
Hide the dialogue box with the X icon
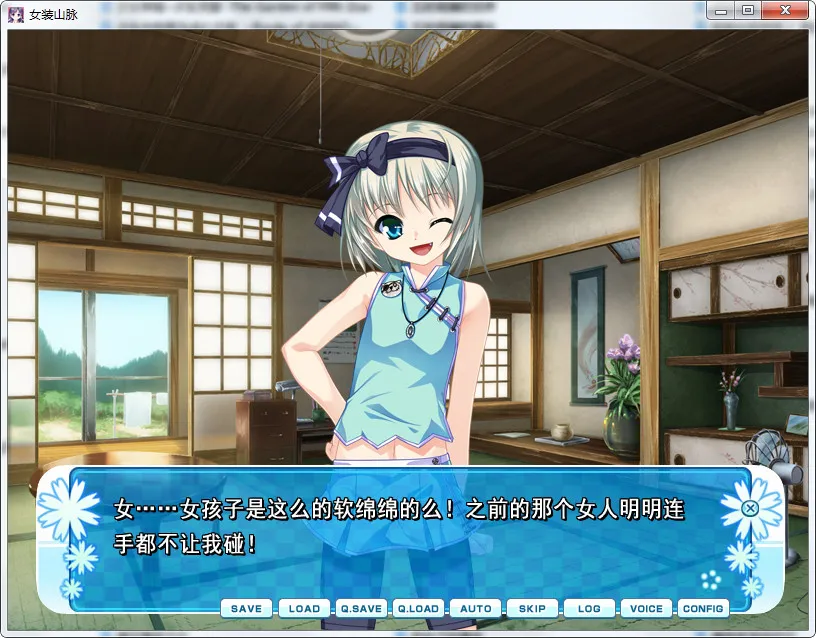tap(750, 507)
